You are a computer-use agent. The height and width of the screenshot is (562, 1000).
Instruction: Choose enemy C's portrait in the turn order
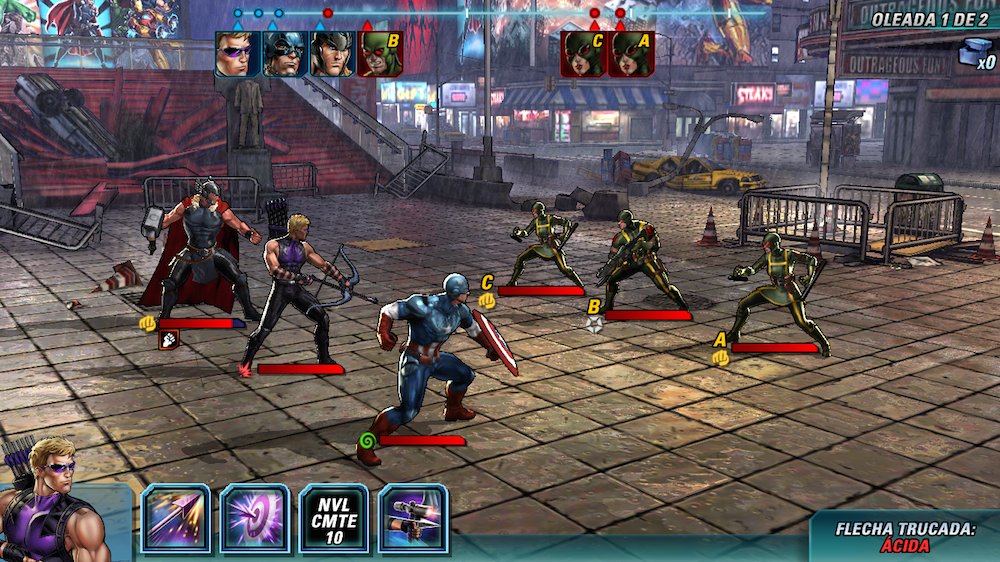583,54
